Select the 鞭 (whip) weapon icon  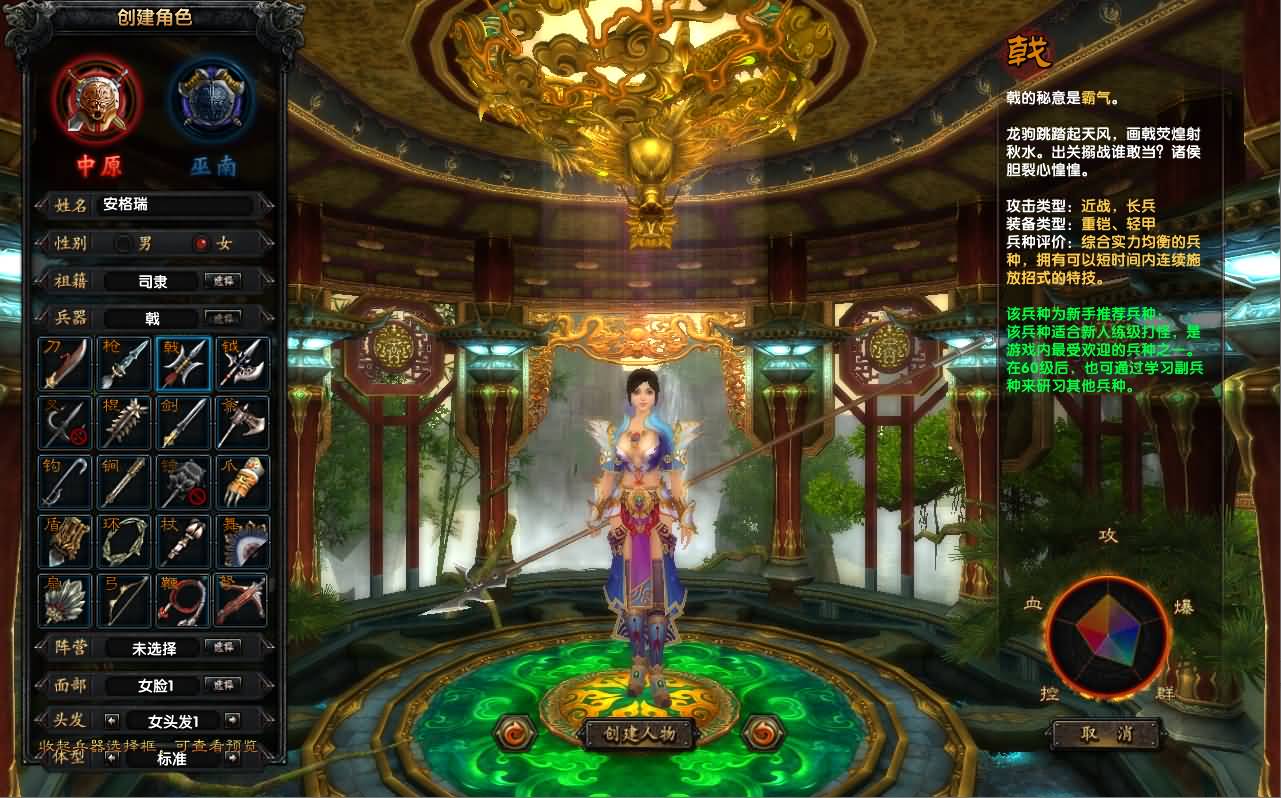point(182,599)
